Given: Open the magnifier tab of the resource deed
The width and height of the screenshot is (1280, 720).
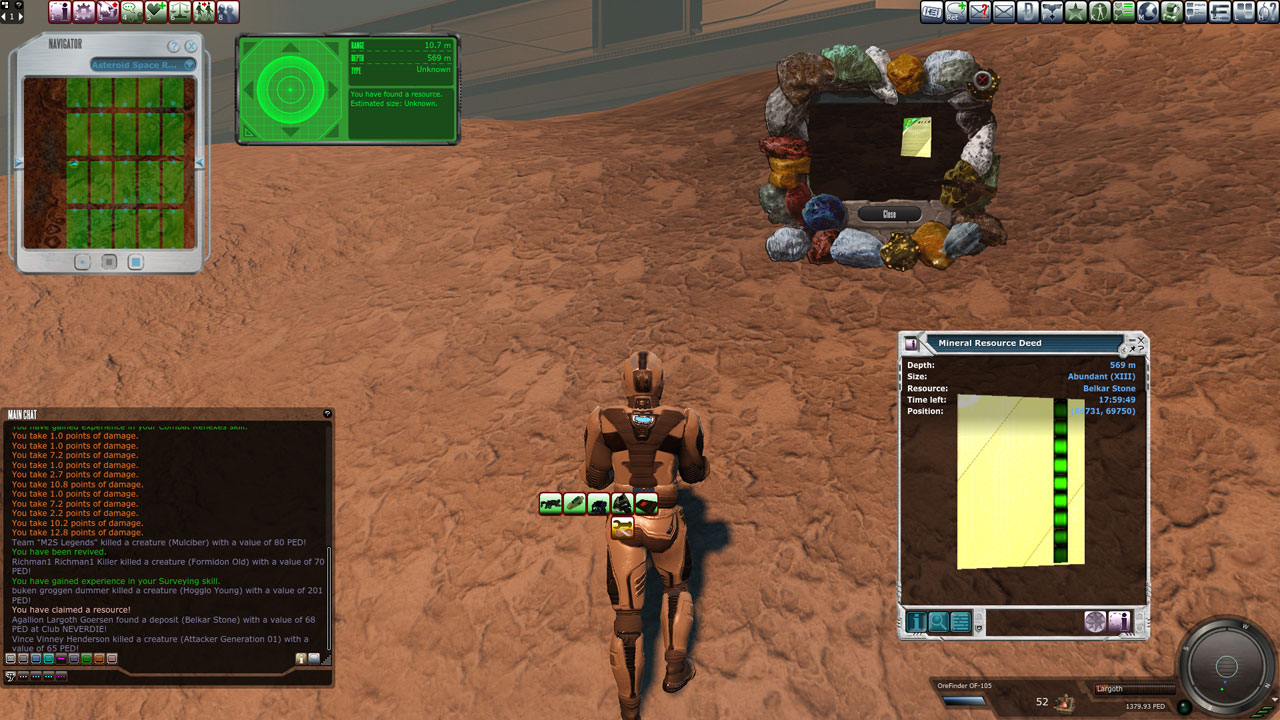Looking at the screenshot, I should [939, 622].
